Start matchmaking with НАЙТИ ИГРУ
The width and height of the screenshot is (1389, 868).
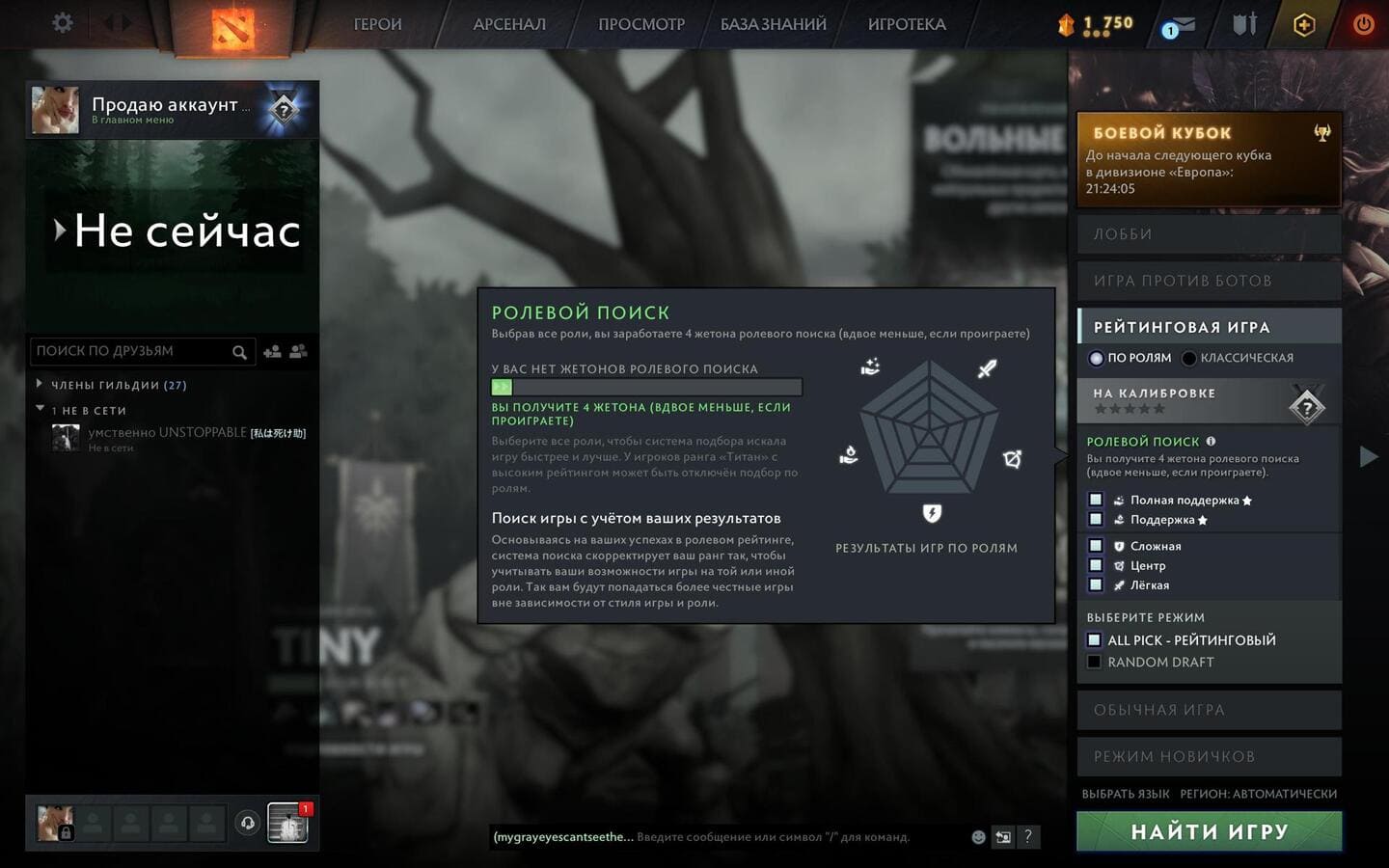pos(1209,831)
